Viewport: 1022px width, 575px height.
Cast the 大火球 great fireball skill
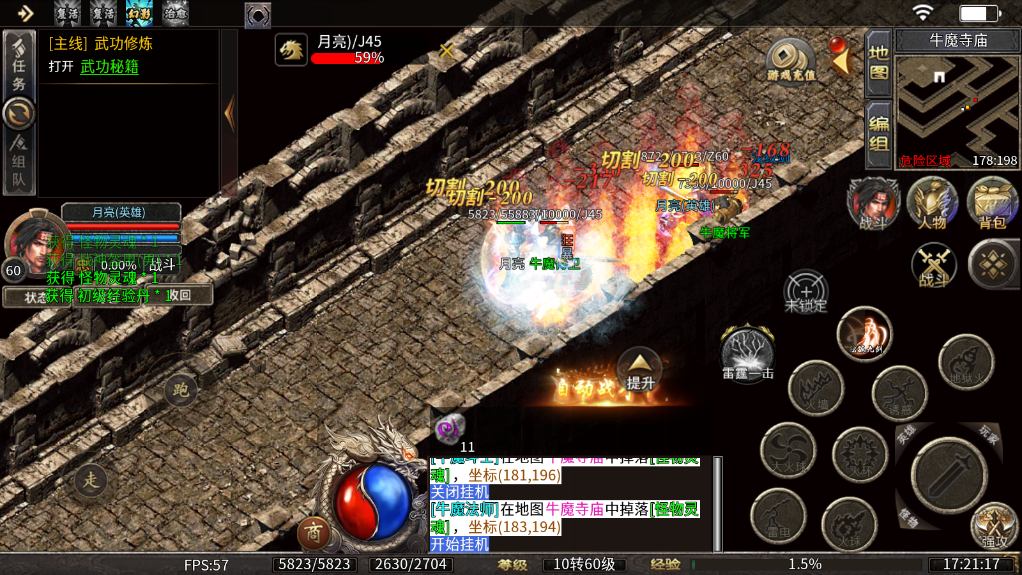coord(788,450)
